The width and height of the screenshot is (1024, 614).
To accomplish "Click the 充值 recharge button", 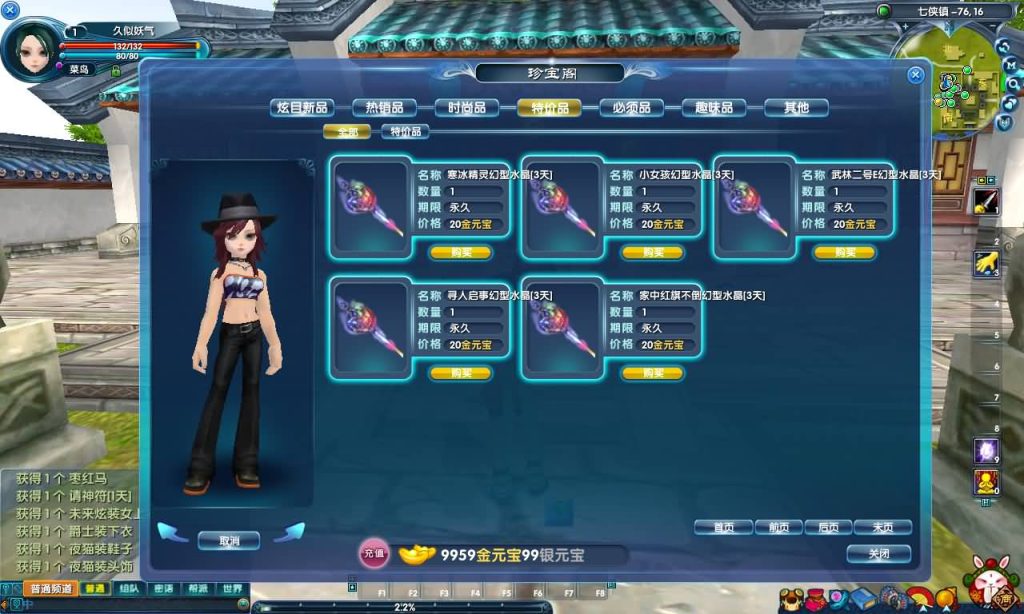I will tap(373, 553).
